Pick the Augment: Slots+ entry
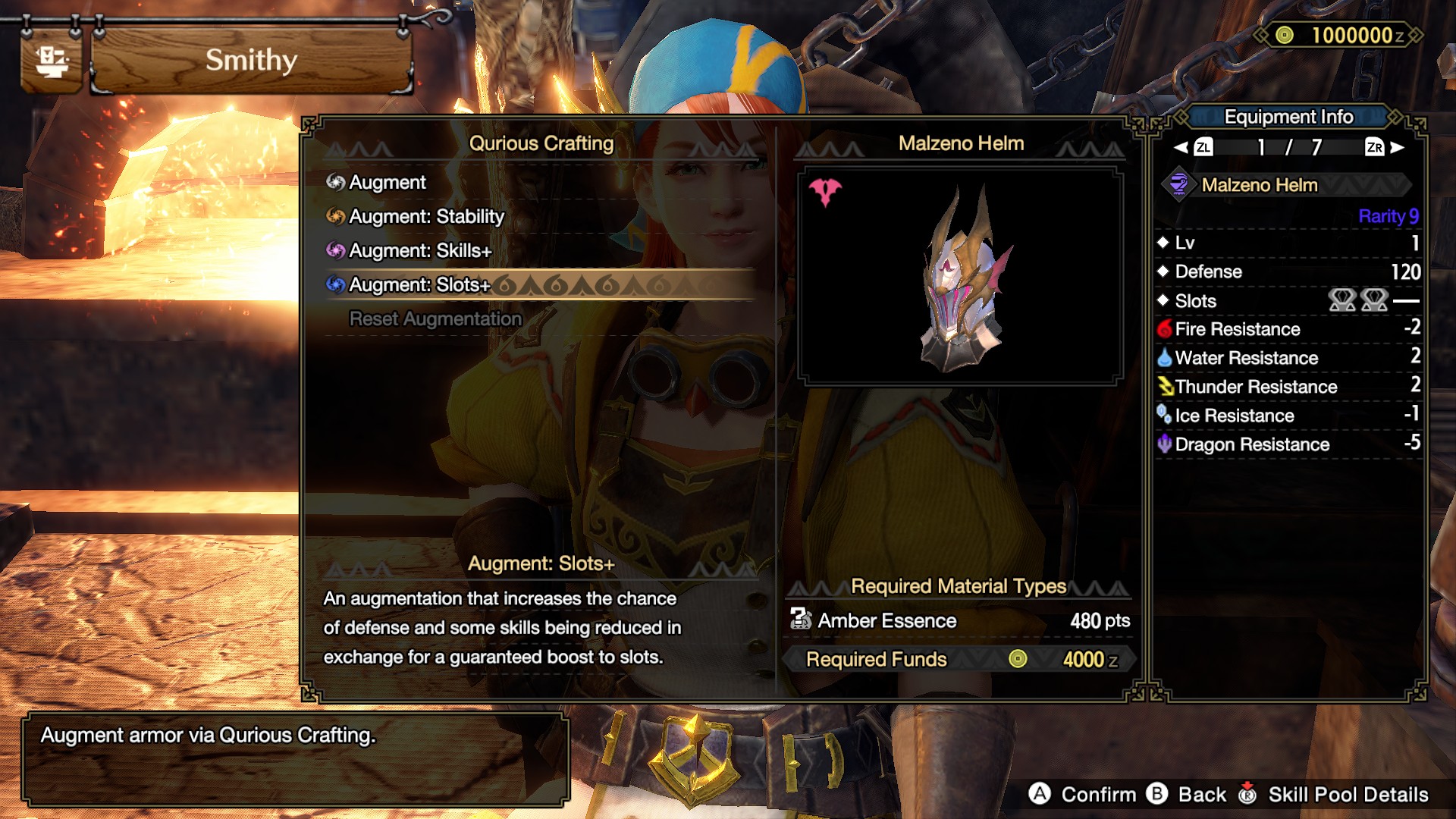The width and height of the screenshot is (1456, 819). coord(419,285)
